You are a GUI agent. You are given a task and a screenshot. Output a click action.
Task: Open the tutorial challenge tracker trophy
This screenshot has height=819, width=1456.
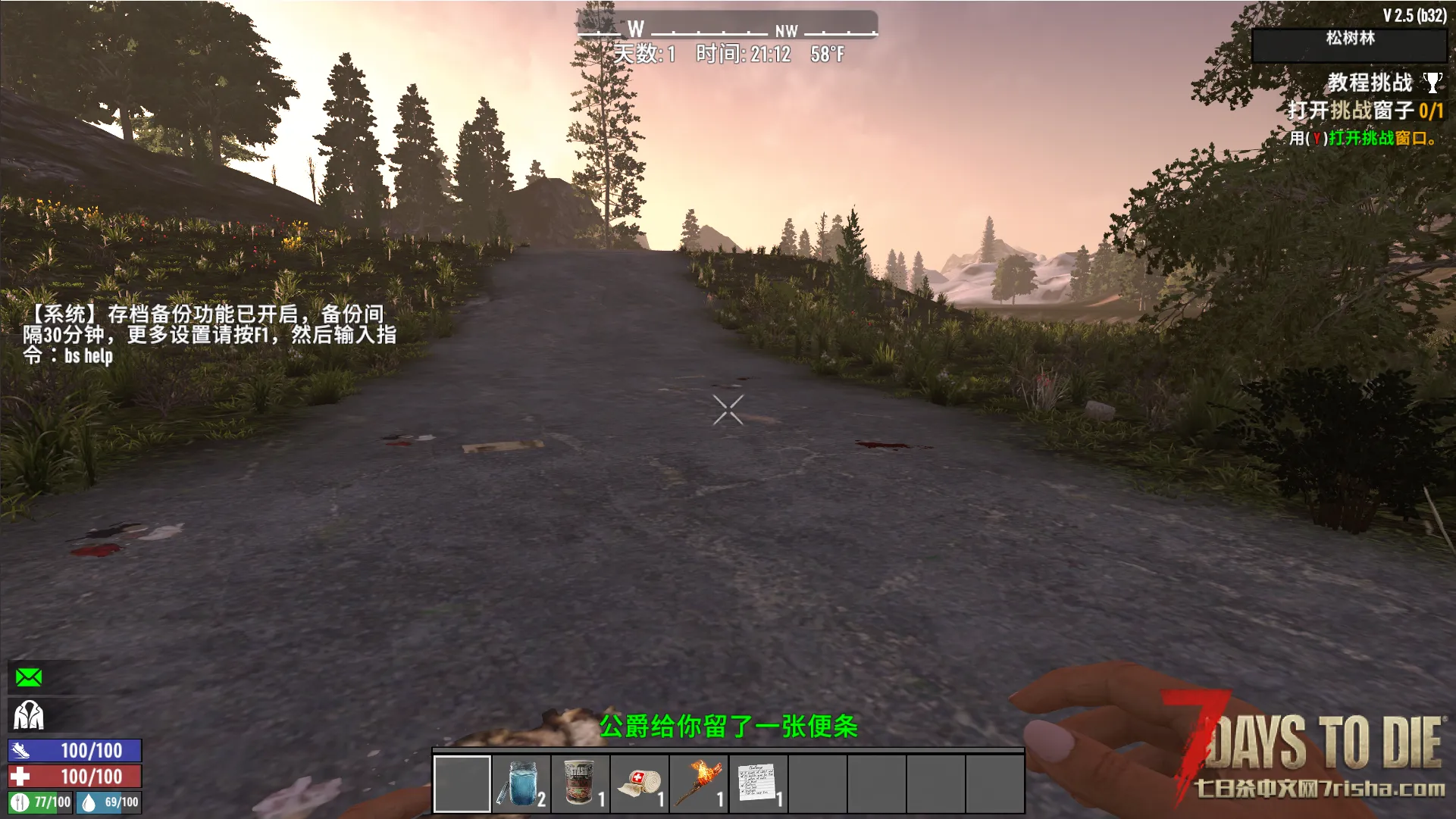[x=1432, y=82]
